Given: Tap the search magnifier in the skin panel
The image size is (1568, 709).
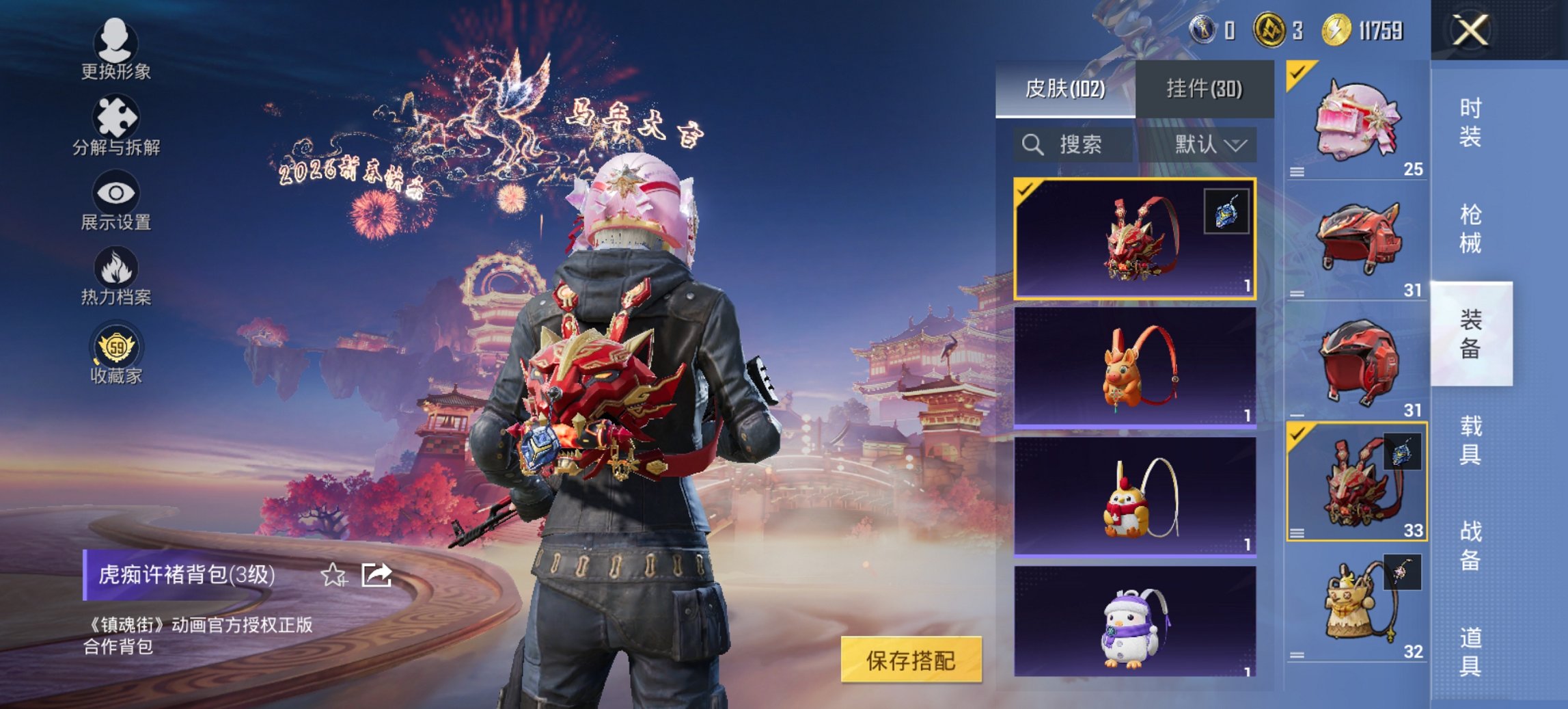Looking at the screenshot, I should point(1030,145).
